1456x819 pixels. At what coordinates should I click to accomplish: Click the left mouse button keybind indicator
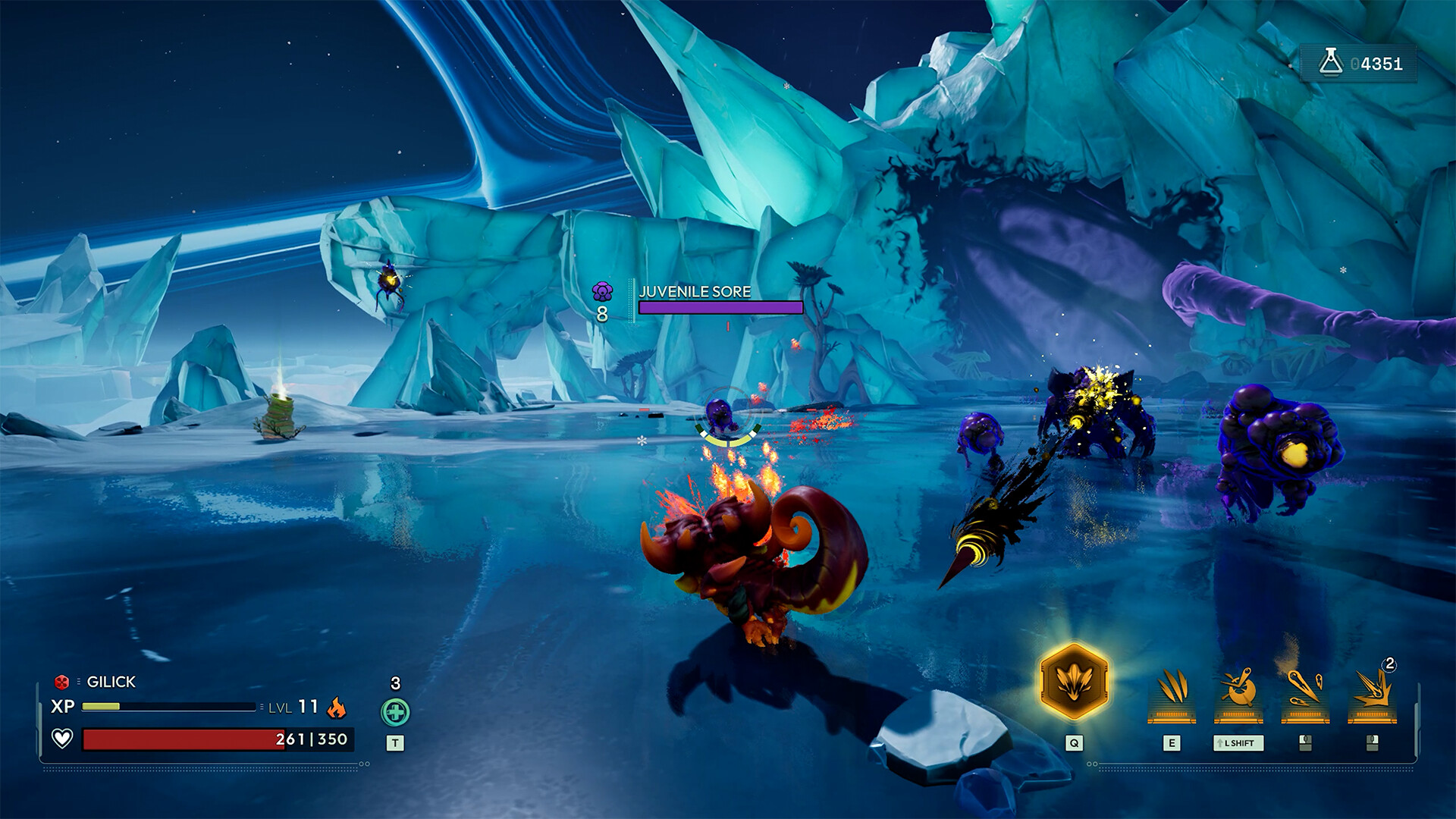point(1306,742)
